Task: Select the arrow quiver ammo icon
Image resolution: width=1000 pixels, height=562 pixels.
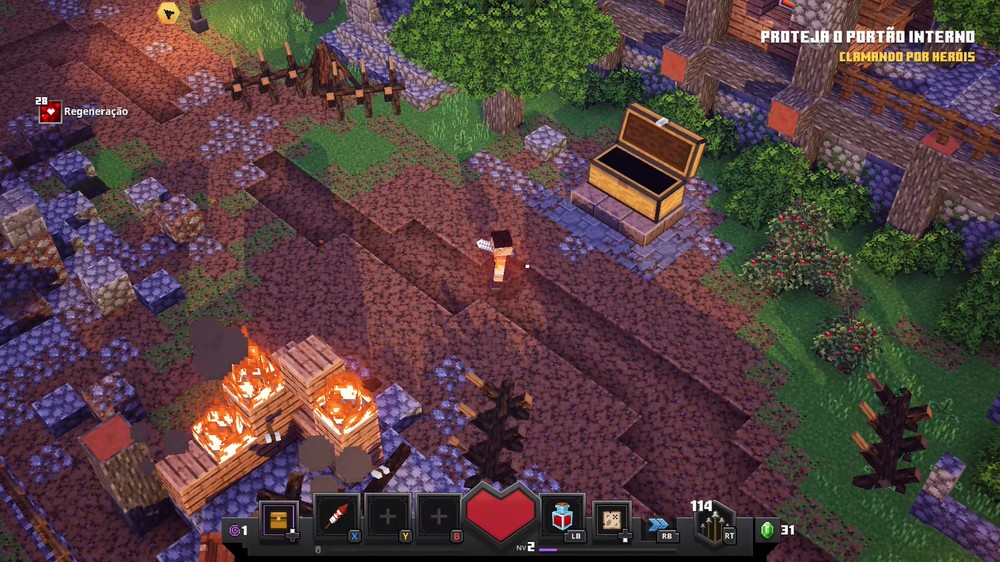Action: [x=715, y=525]
